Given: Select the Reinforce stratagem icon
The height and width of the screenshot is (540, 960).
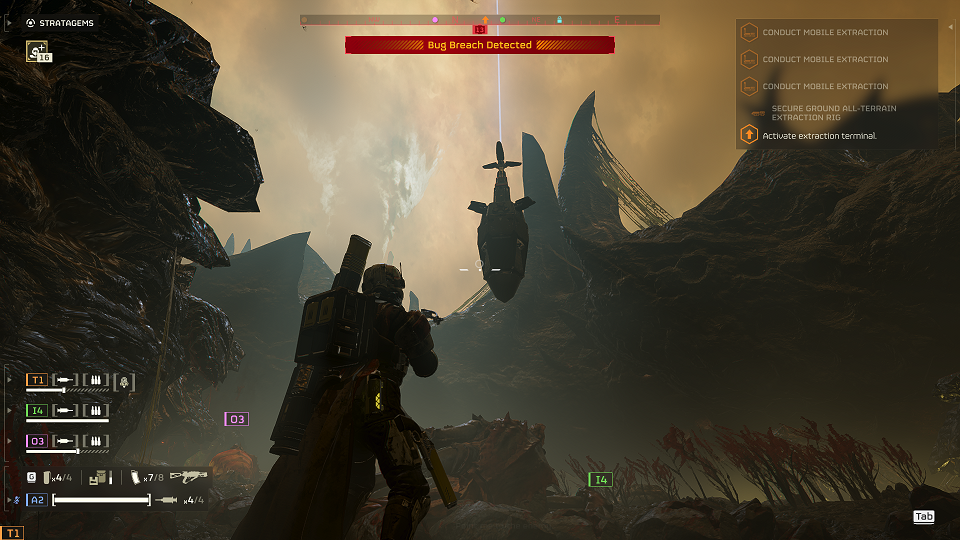Looking at the screenshot, I should coord(38,52).
